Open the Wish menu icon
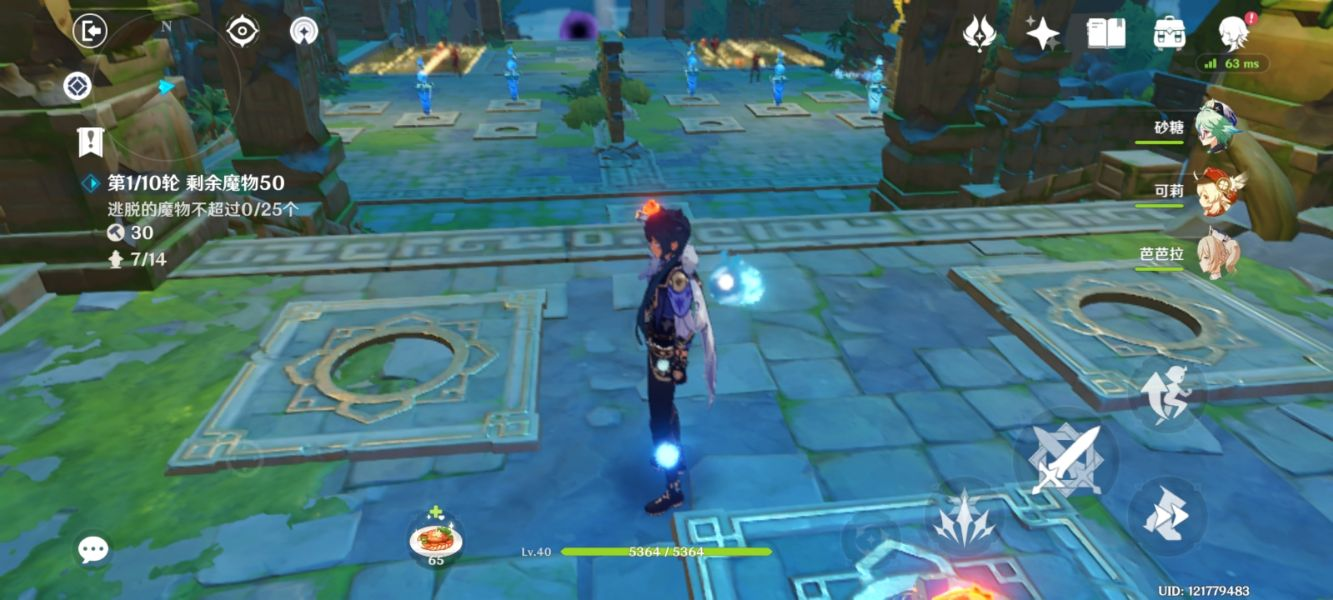1333x600 pixels. coord(979,34)
